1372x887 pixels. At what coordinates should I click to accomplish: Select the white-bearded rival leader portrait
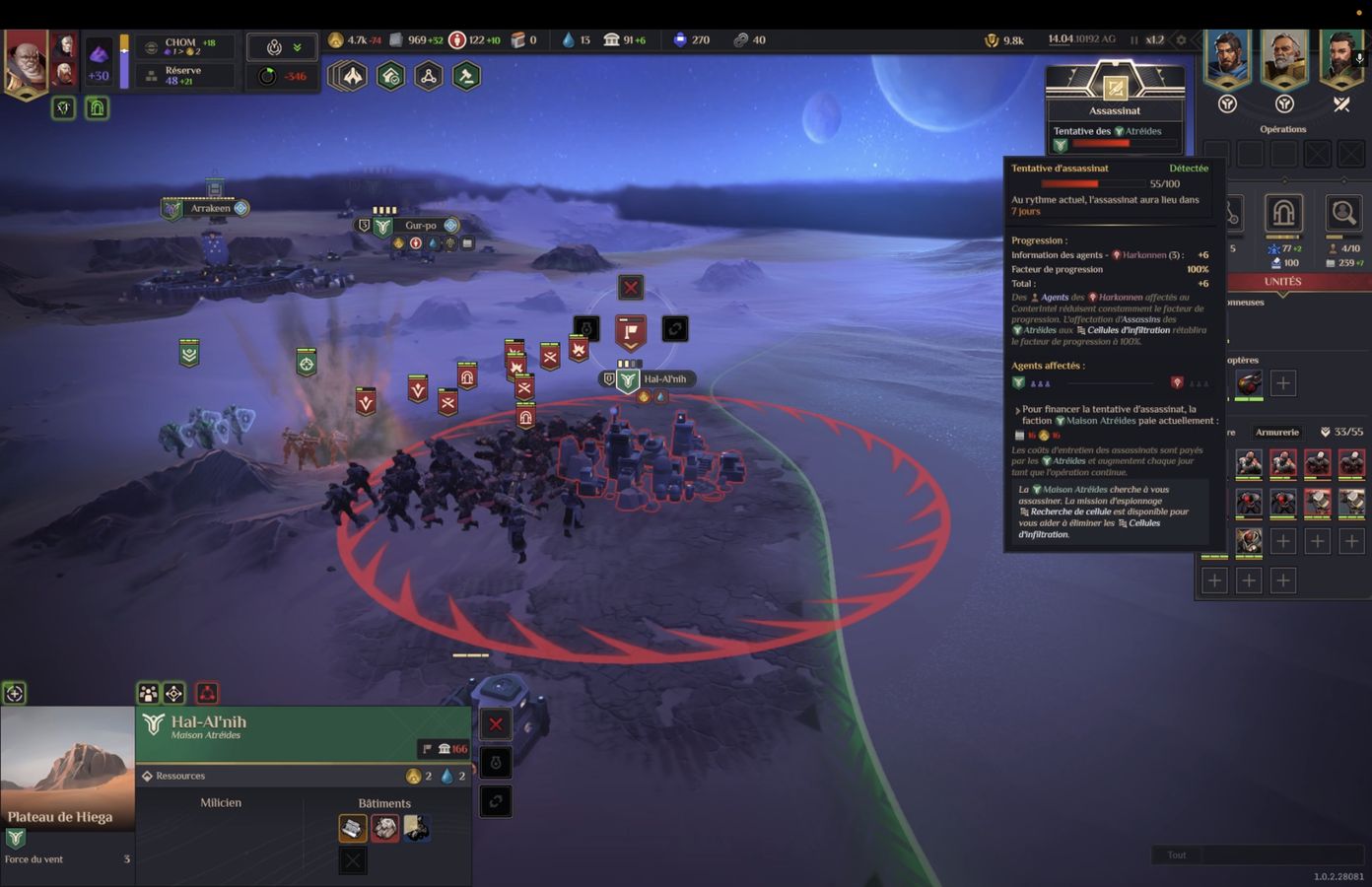(1284, 57)
